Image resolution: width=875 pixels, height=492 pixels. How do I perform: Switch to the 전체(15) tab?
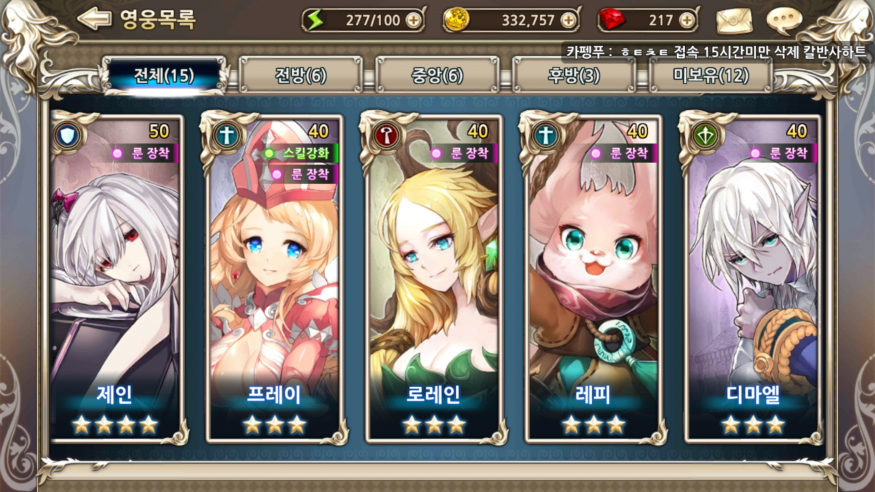coord(164,75)
